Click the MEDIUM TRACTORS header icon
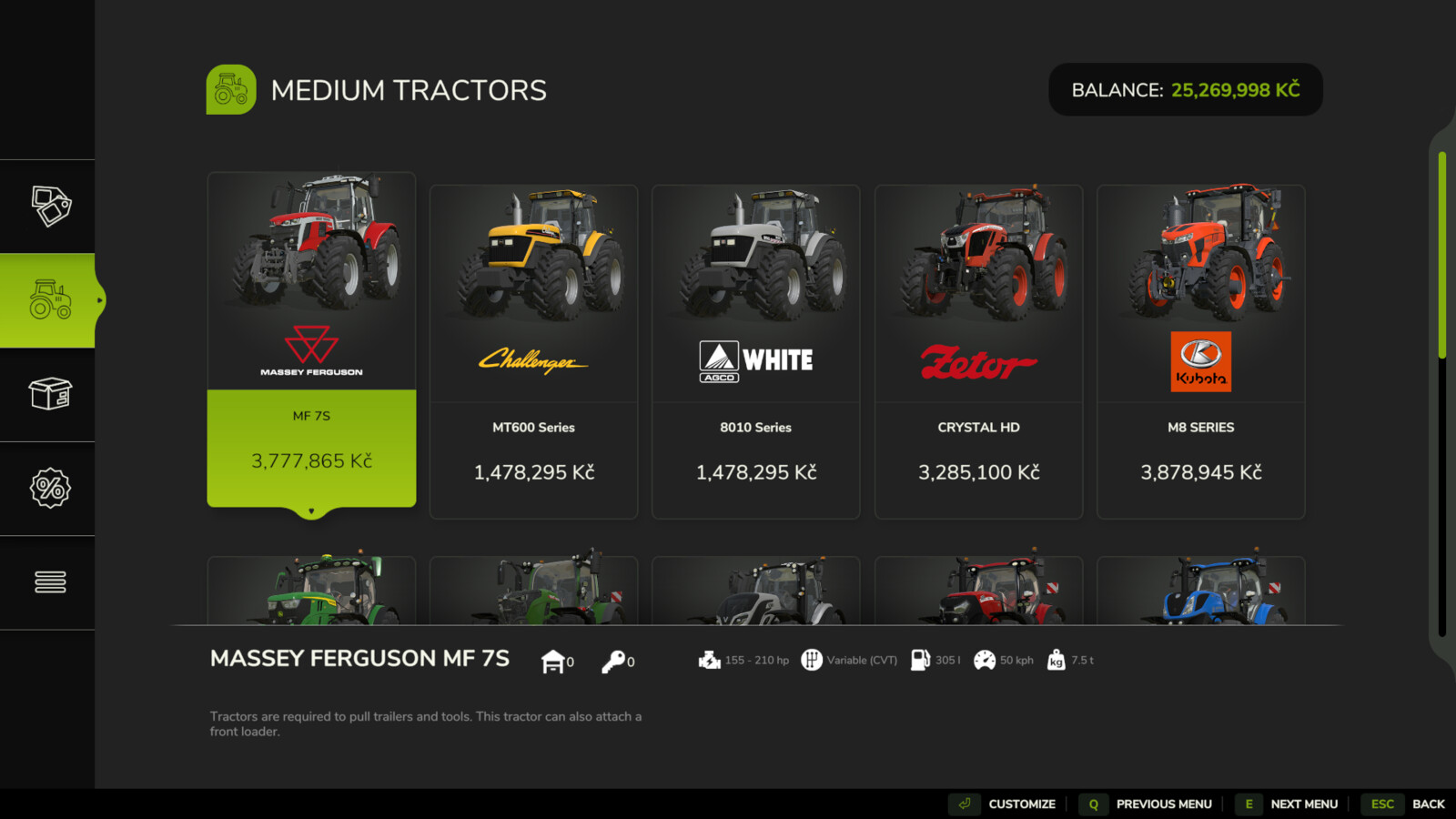 tap(231, 89)
